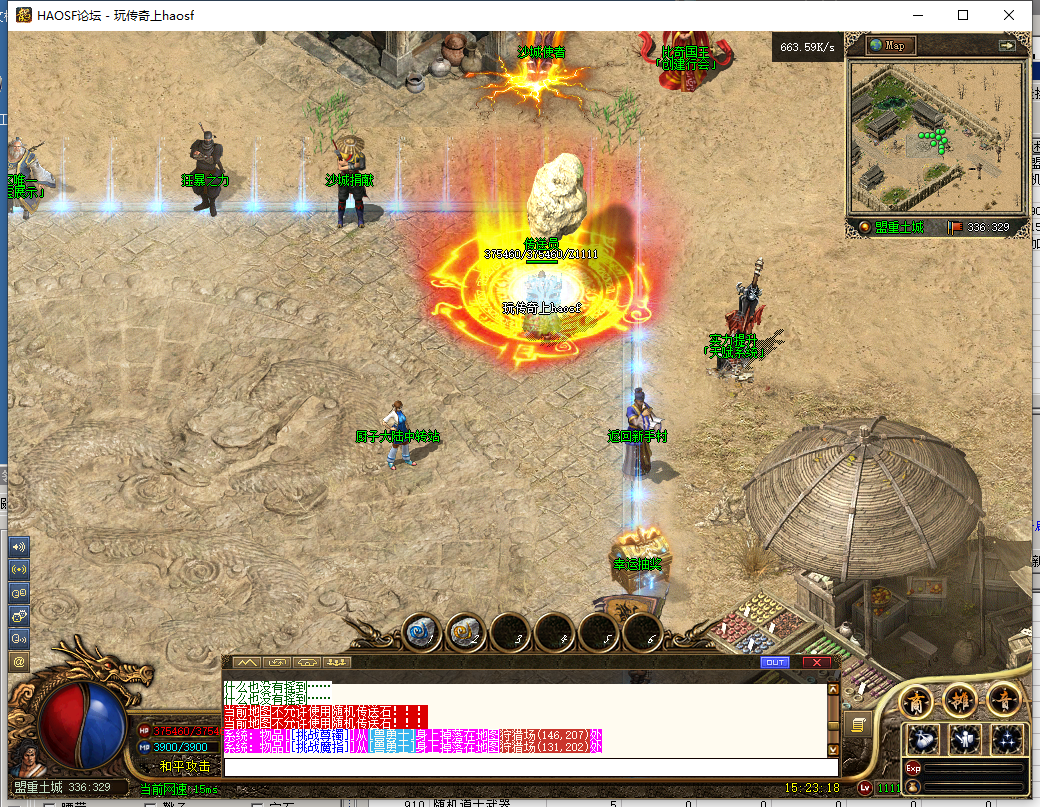The width and height of the screenshot is (1040, 807).
Task: Open the Map button above the minimap
Action: pyautogui.click(x=891, y=45)
